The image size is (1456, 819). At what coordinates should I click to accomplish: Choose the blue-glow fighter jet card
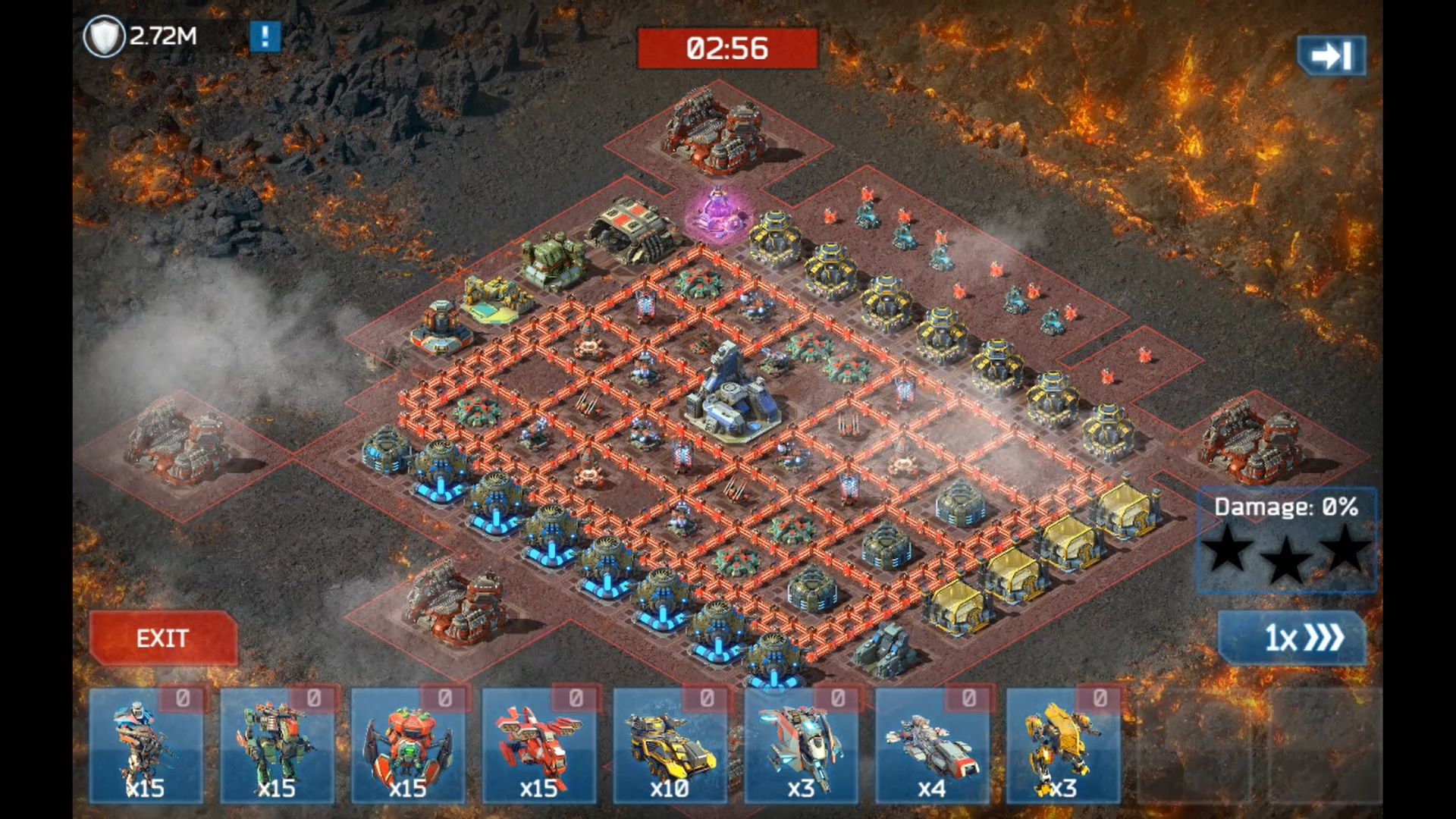click(802, 746)
